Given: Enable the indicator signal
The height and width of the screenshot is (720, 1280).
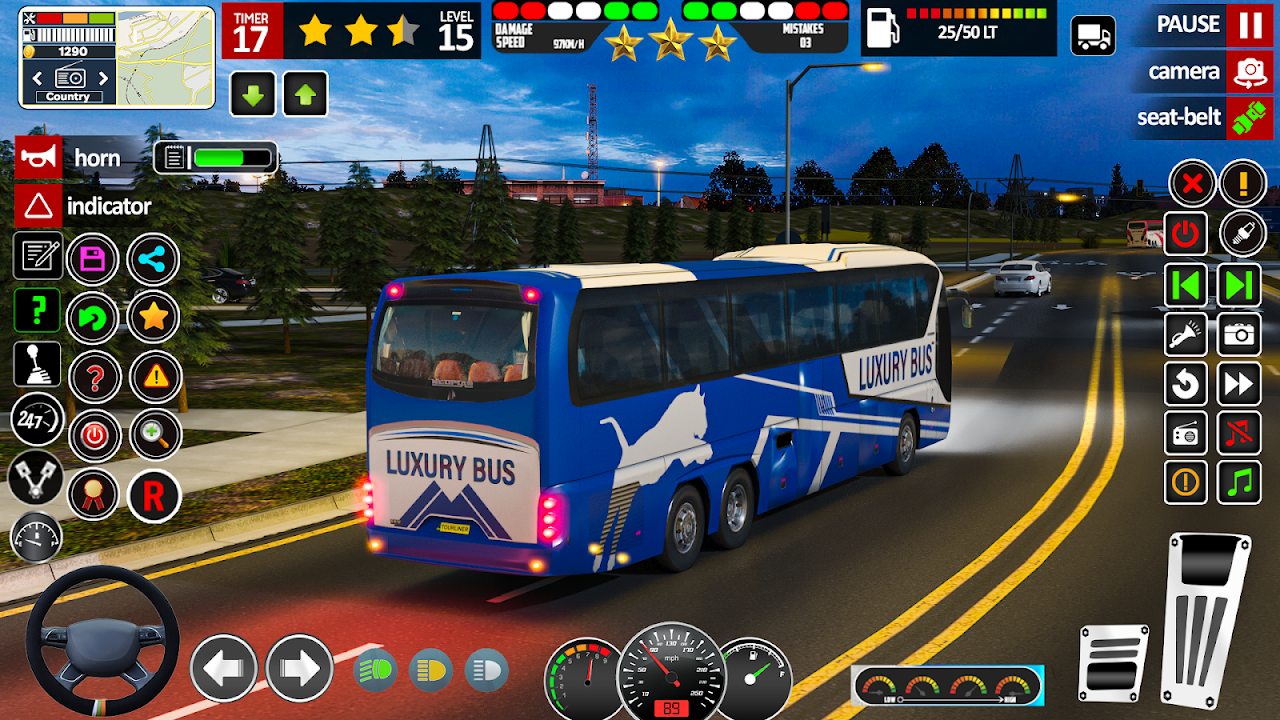Looking at the screenshot, I should click(37, 205).
